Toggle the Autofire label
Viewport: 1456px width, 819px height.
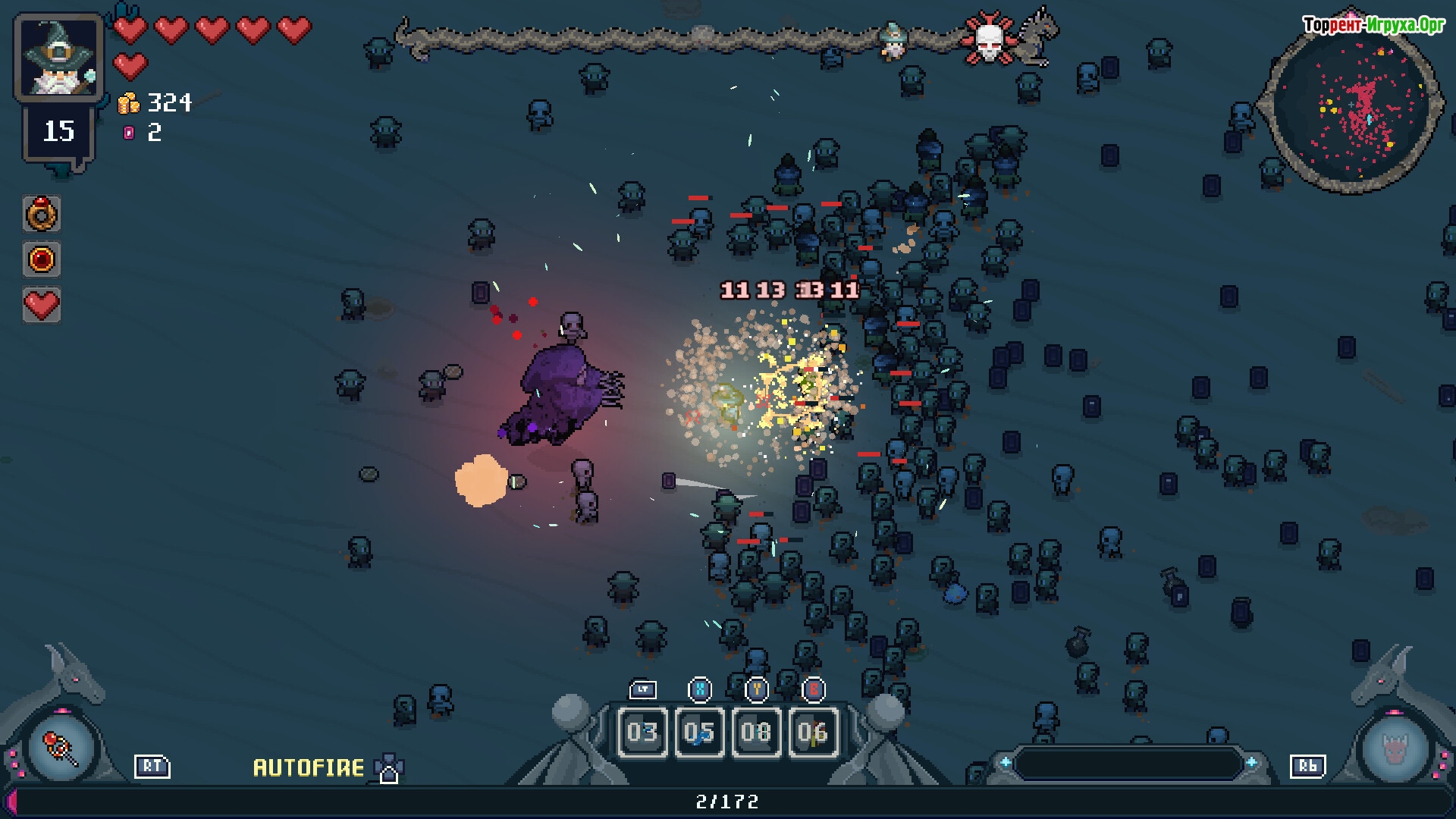click(309, 767)
